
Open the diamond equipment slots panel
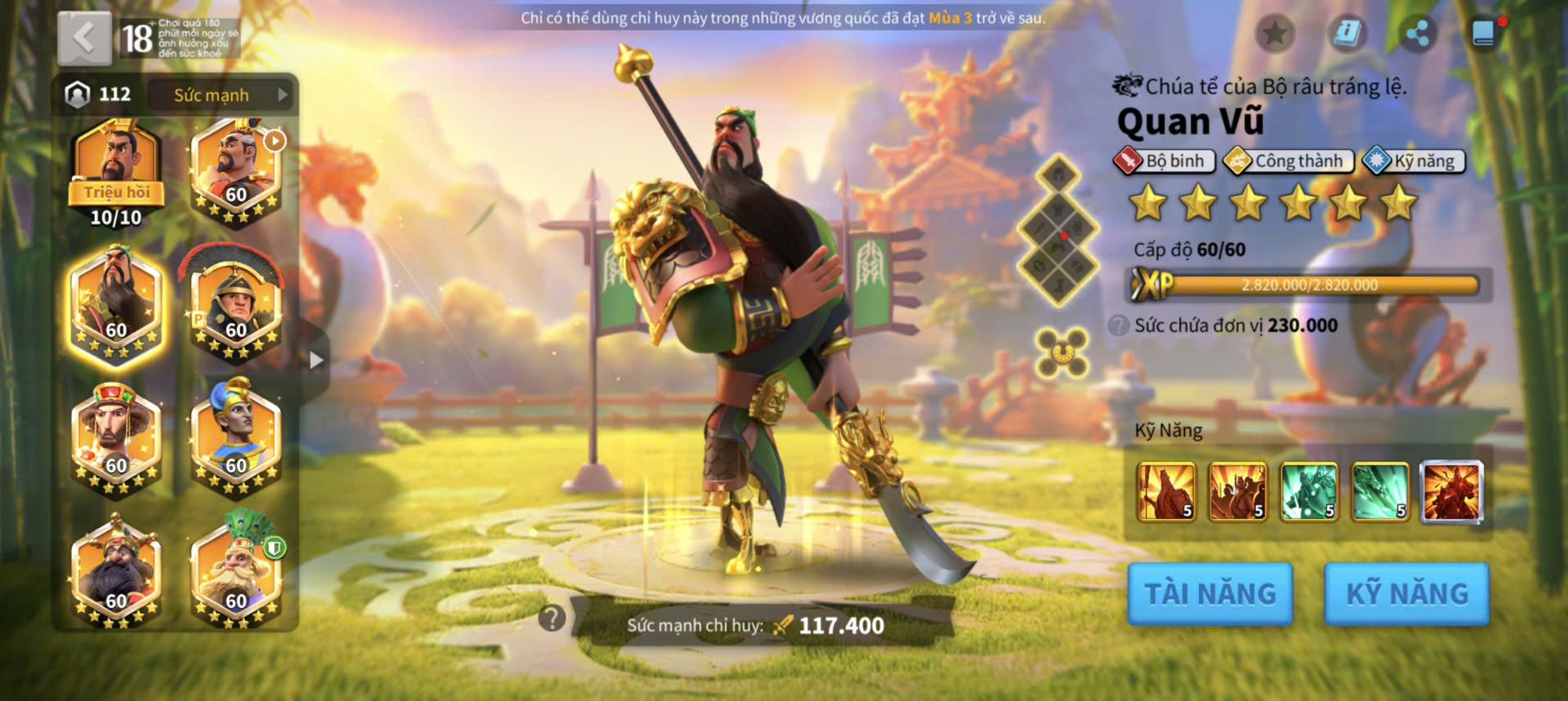(x=1058, y=230)
